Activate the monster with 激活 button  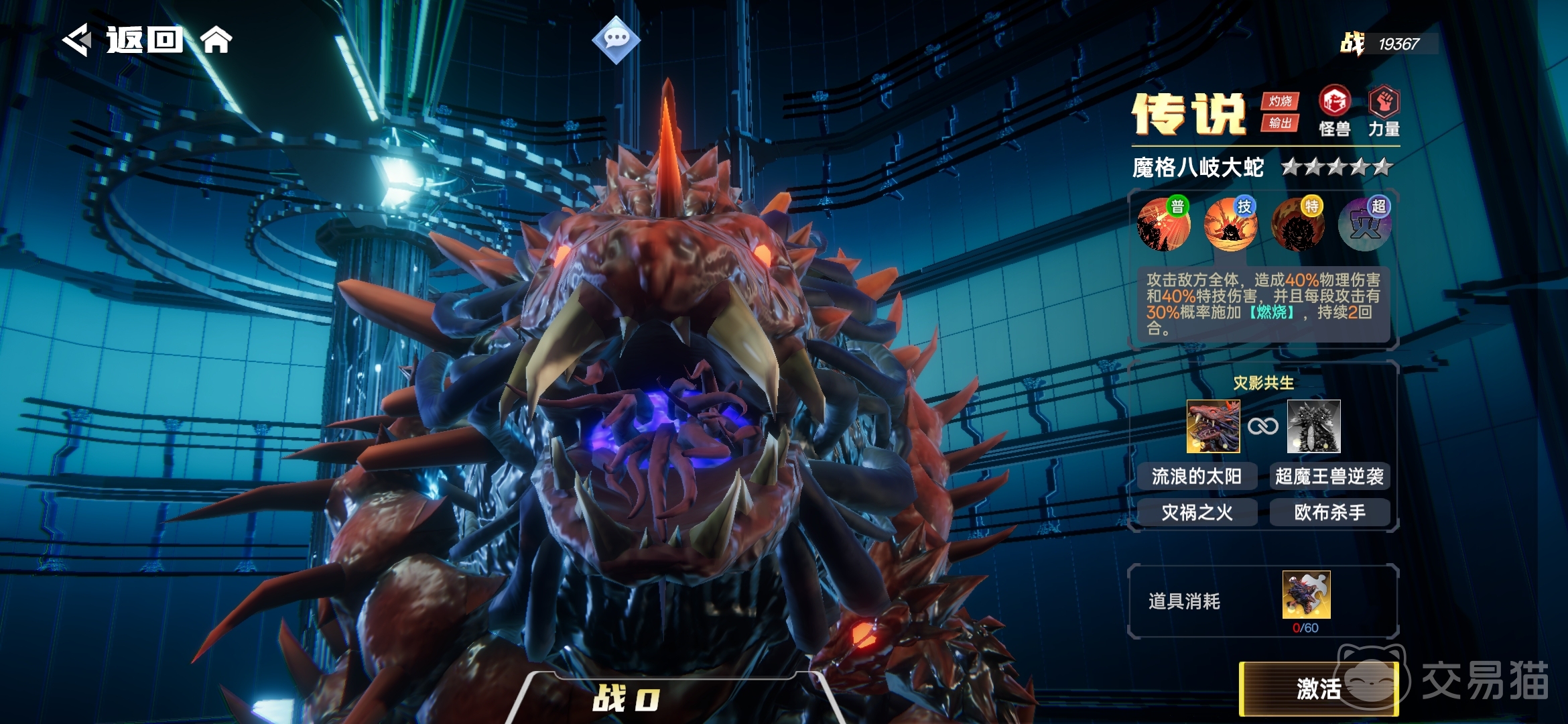click(1318, 688)
